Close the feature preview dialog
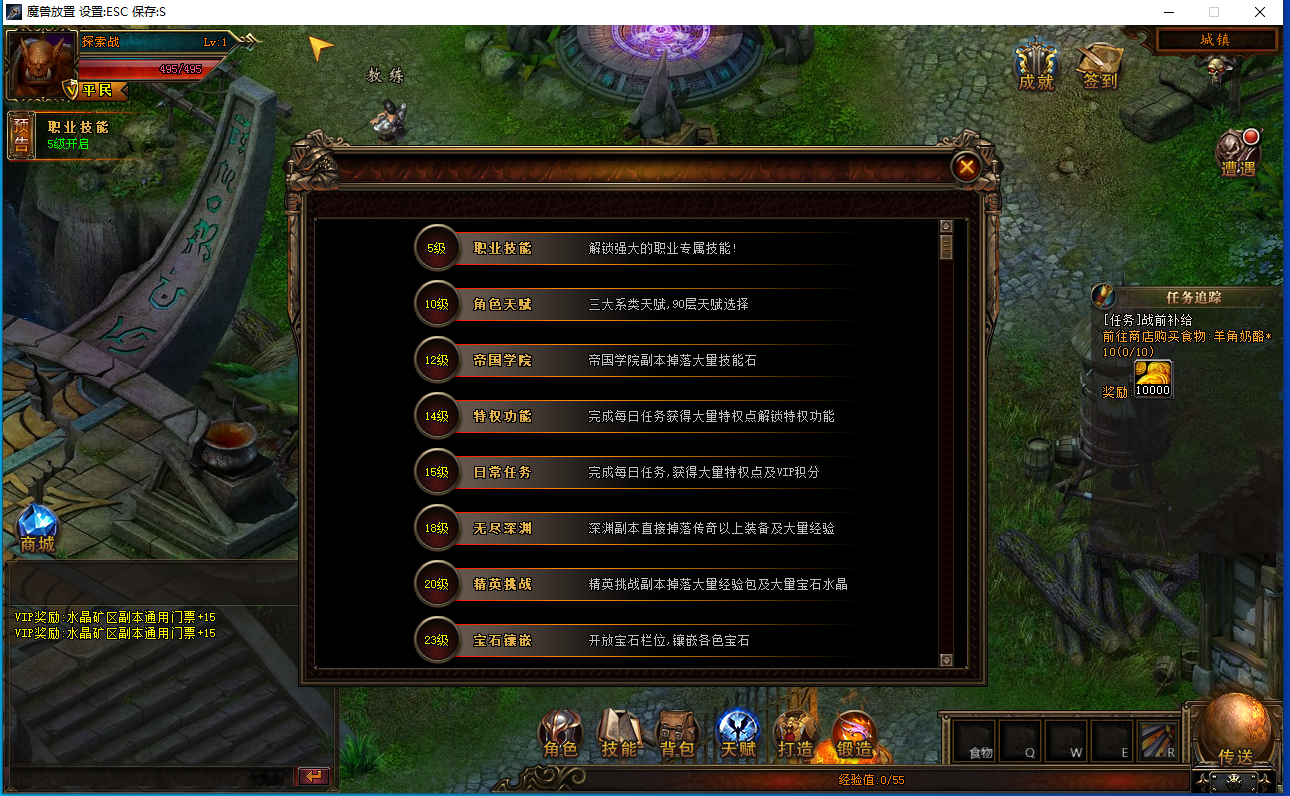This screenshot has height=796, width=1290. click(x=966, y=167)
